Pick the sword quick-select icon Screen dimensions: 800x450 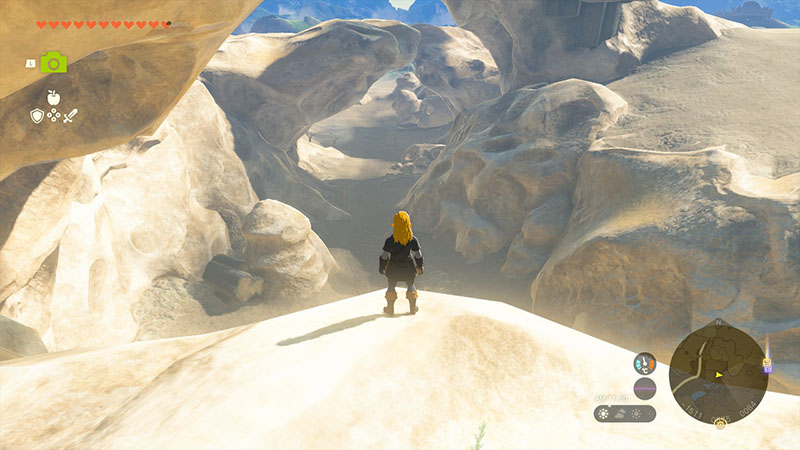coord(70,116)
